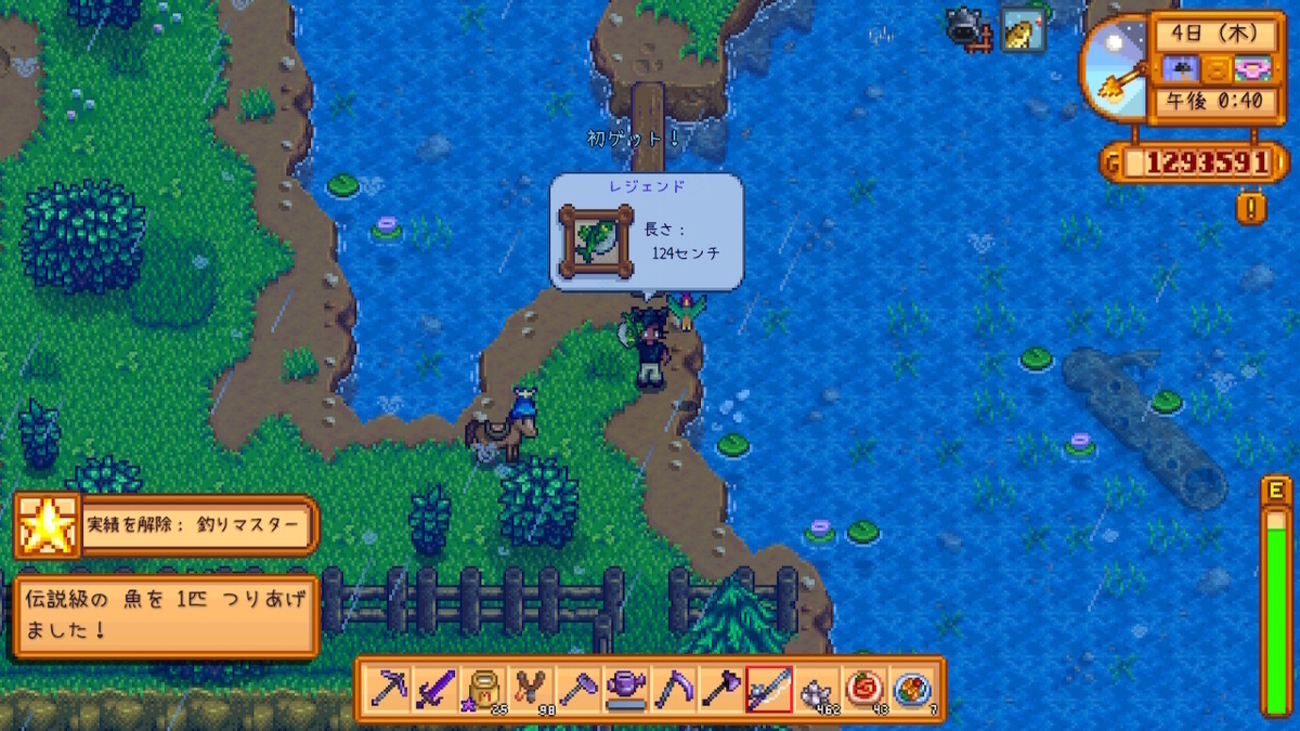Image resolution: width=1300 pixels, height=731 pixels.
Task: Click the legendary fish caught message box
Action: pos(166,616)
